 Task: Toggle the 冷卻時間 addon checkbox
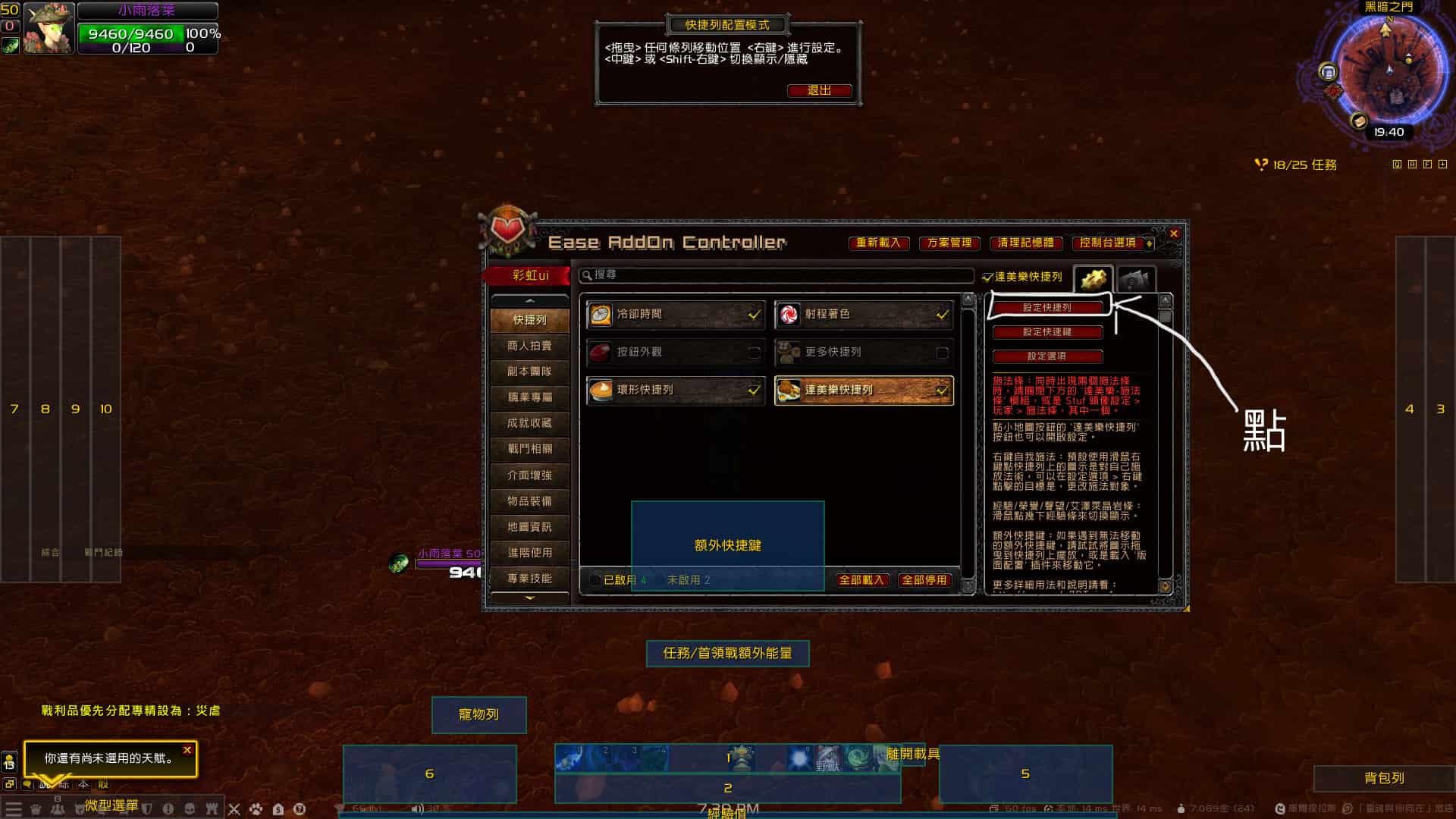754,314
